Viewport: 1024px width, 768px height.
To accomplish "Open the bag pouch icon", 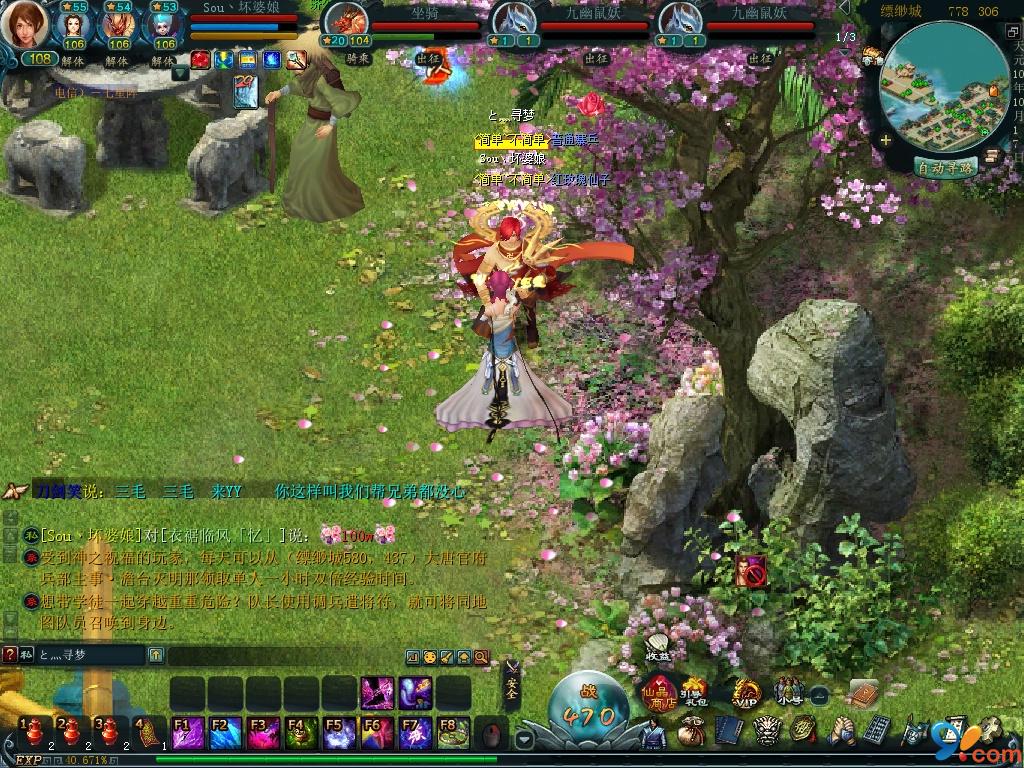I will [689, 733].
